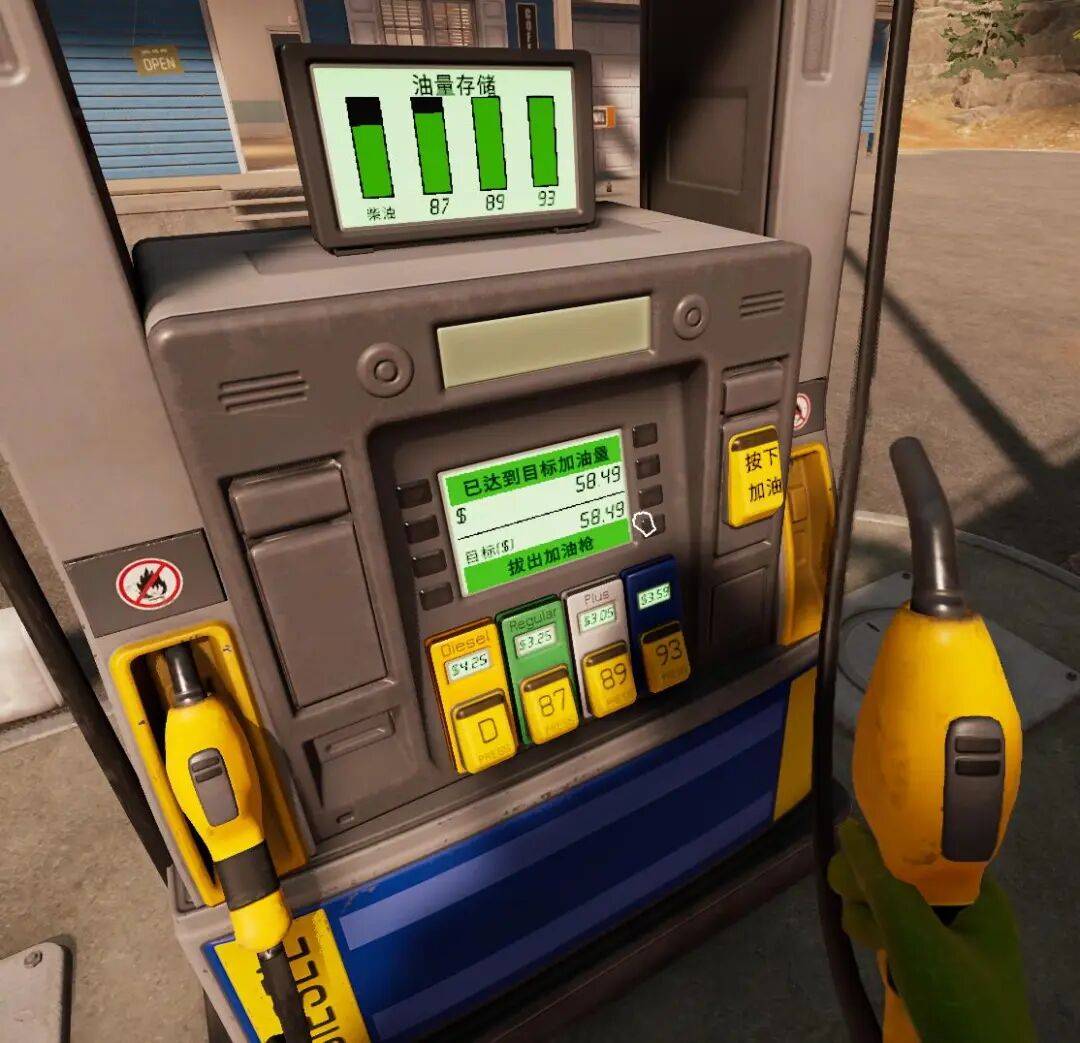Pick the Plus 89 fuel button

(608, 680)
